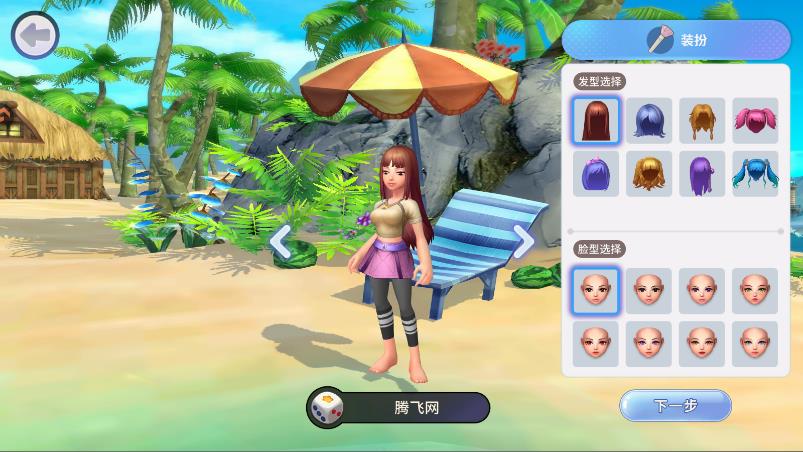Rotate character with the right arrow
The image size is (803, 452).
pyautogui.click(x=523, y=242)
